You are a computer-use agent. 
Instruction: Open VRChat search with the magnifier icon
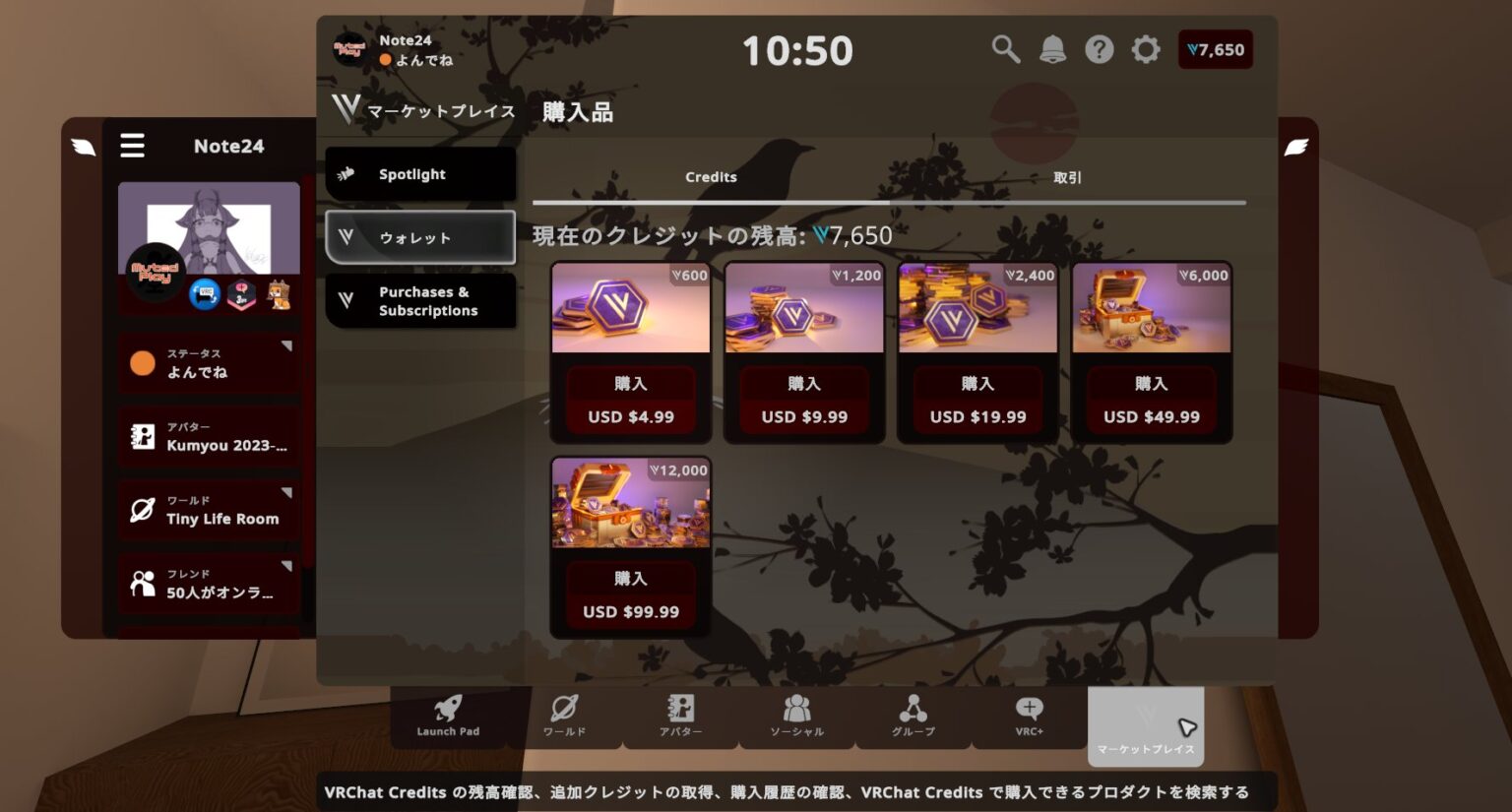point(1005,48)
